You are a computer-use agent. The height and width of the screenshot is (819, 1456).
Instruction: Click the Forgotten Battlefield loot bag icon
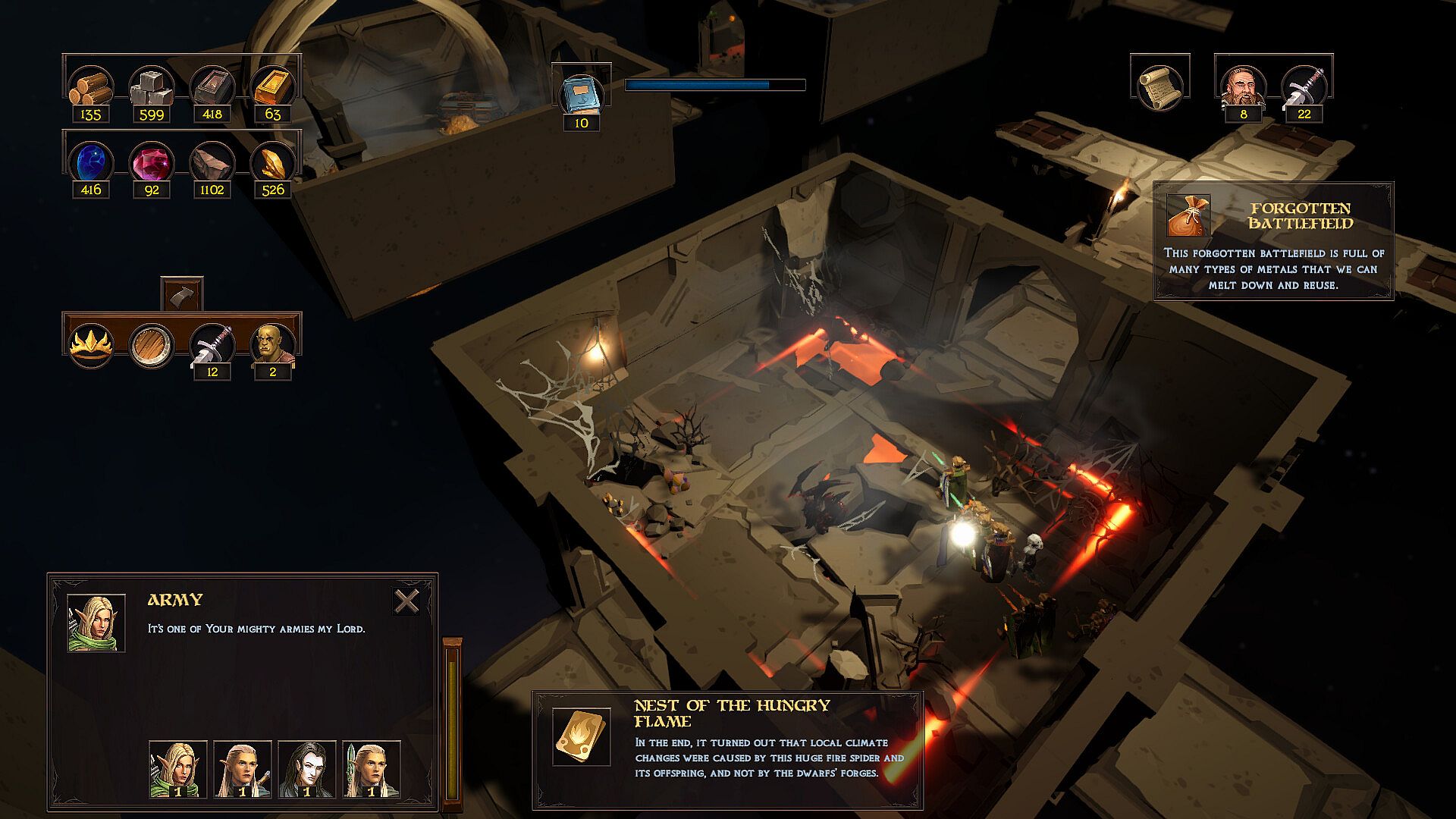click(1188, 215)
